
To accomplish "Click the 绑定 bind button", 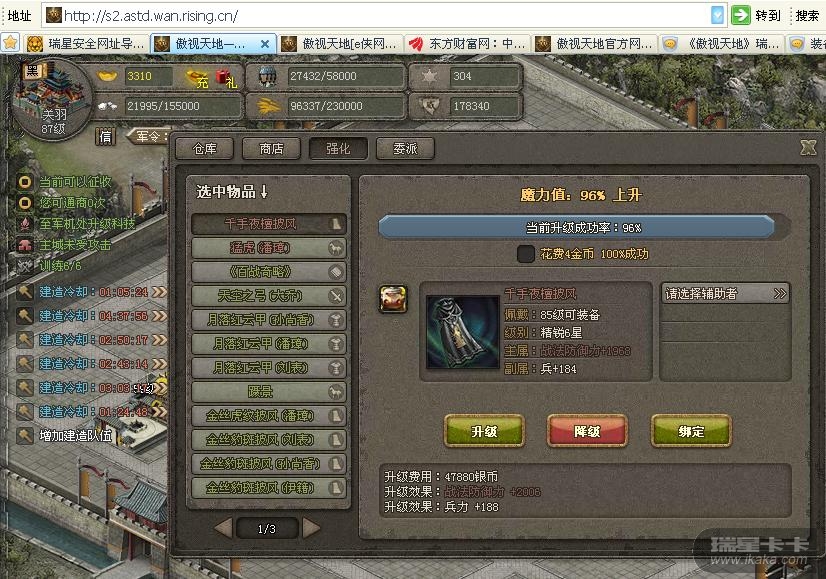I will [691, 431].
